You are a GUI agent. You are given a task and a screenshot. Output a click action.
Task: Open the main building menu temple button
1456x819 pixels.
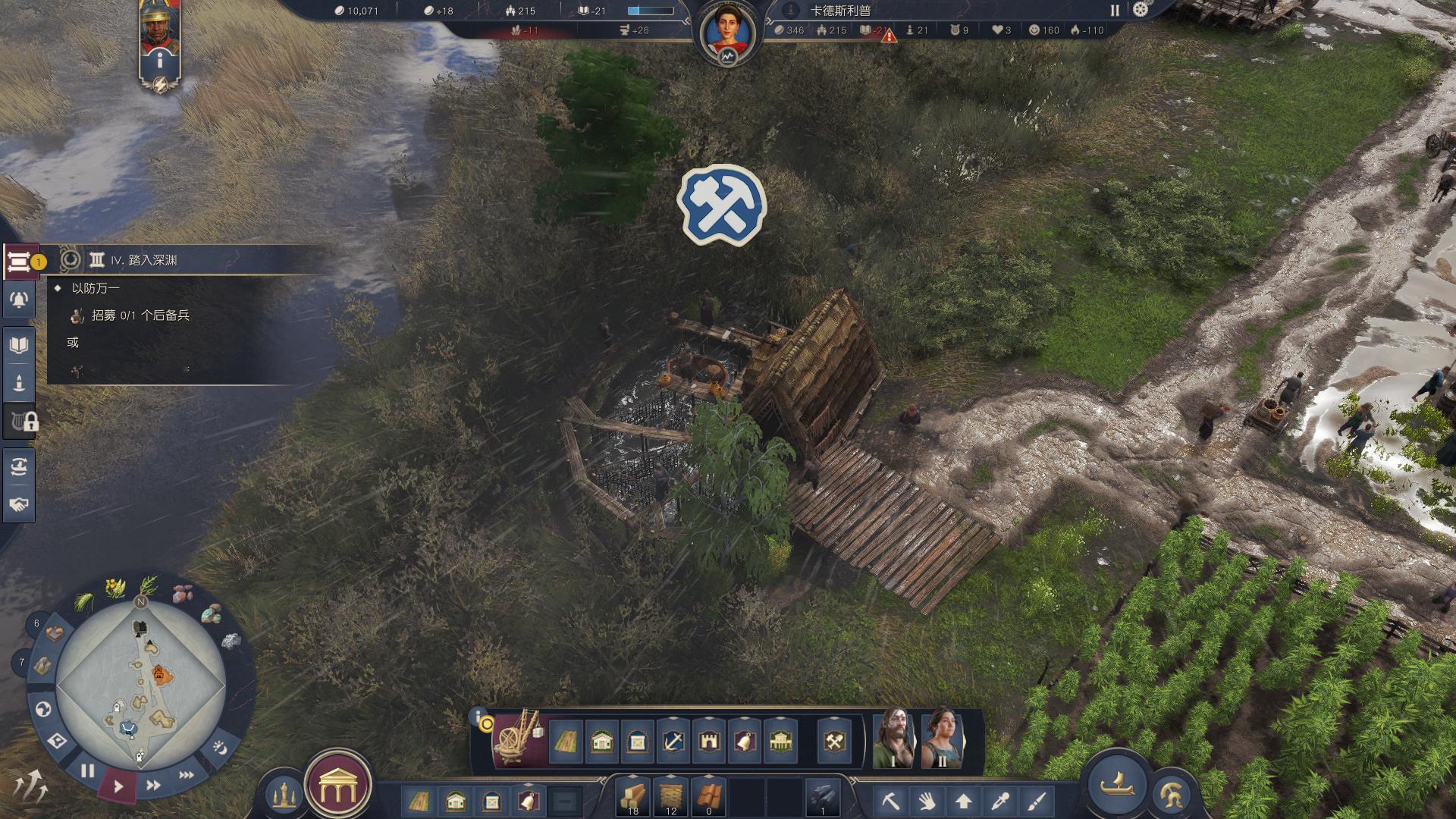click(337, 789)
